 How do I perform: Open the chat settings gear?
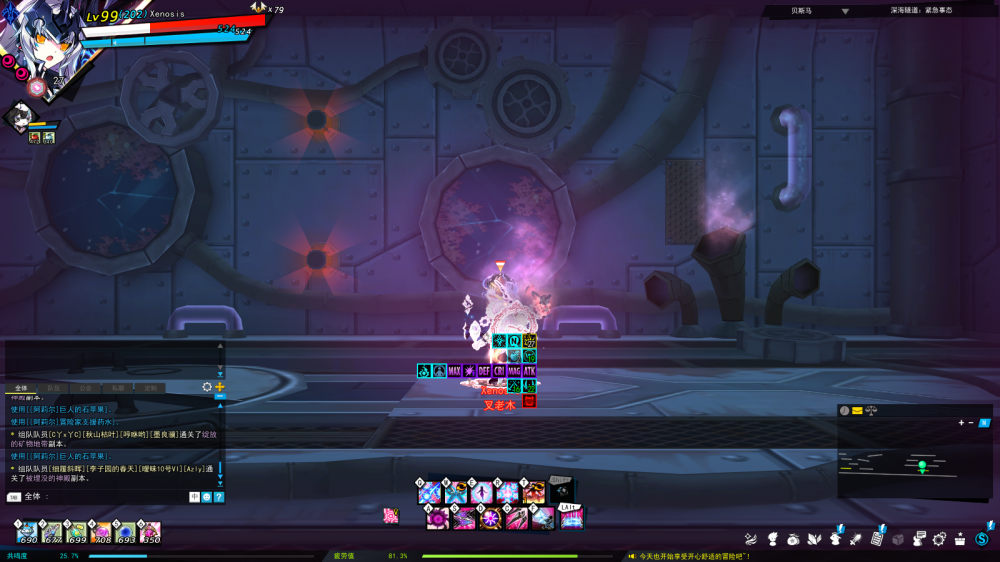207,387
